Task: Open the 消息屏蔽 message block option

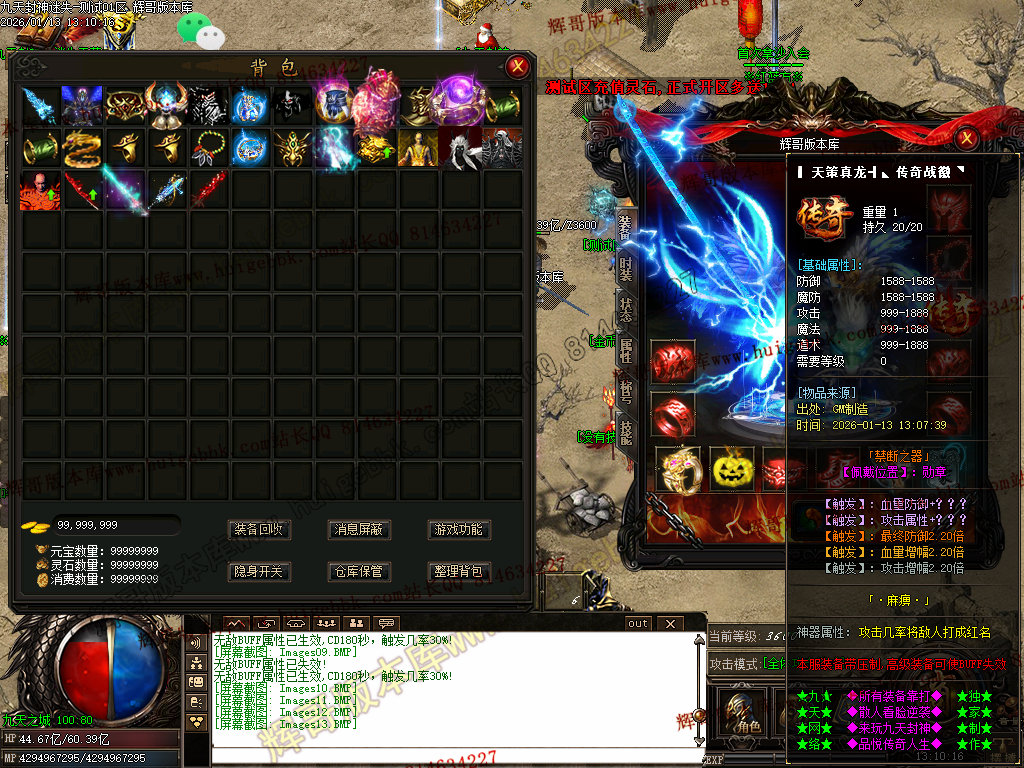Action: 359,529
